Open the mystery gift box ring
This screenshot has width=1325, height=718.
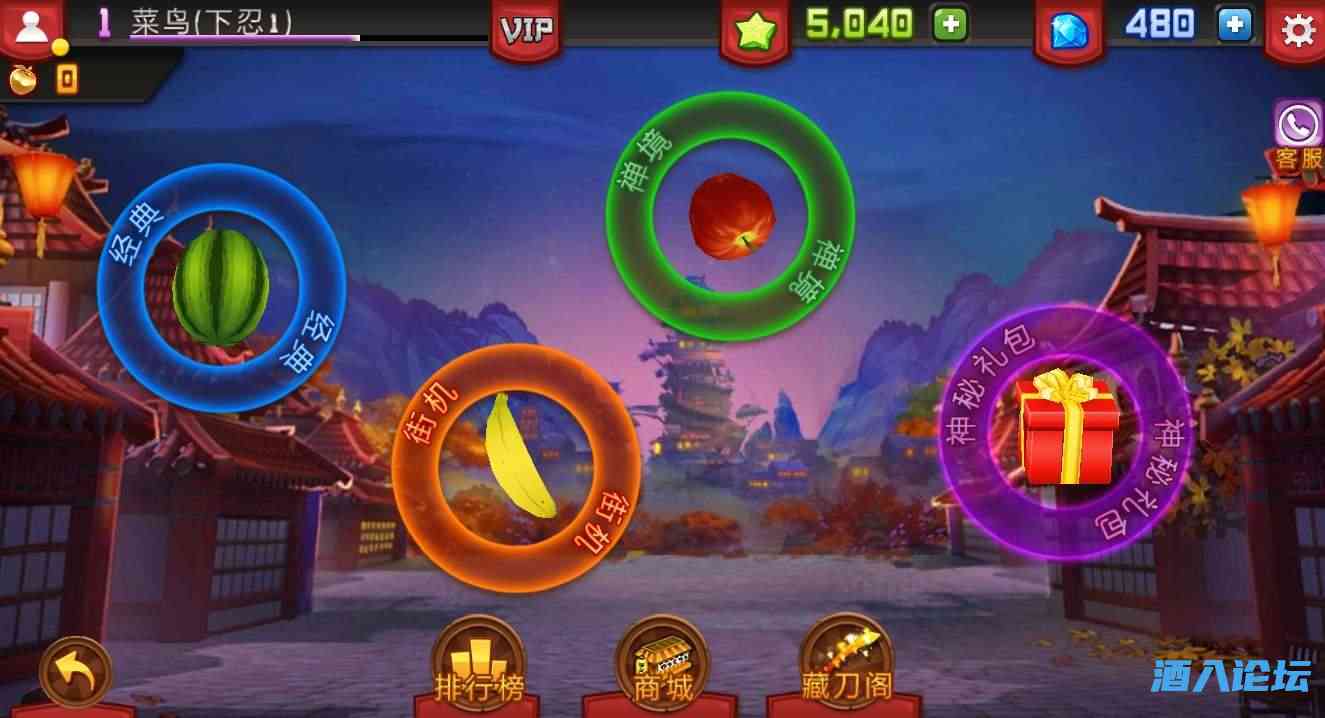coord(1066,432)
